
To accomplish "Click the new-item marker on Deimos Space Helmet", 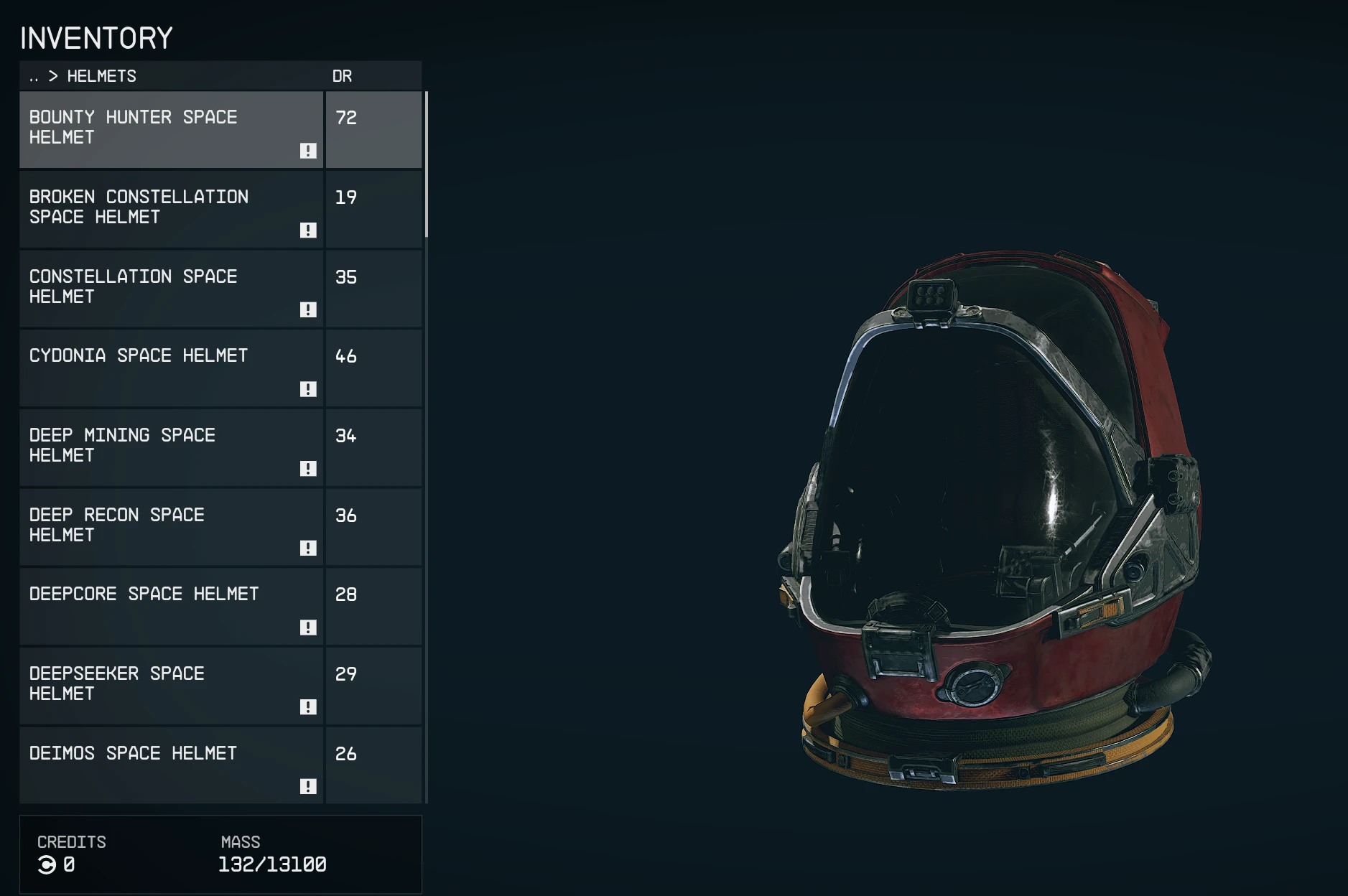I will pos(309,788).
